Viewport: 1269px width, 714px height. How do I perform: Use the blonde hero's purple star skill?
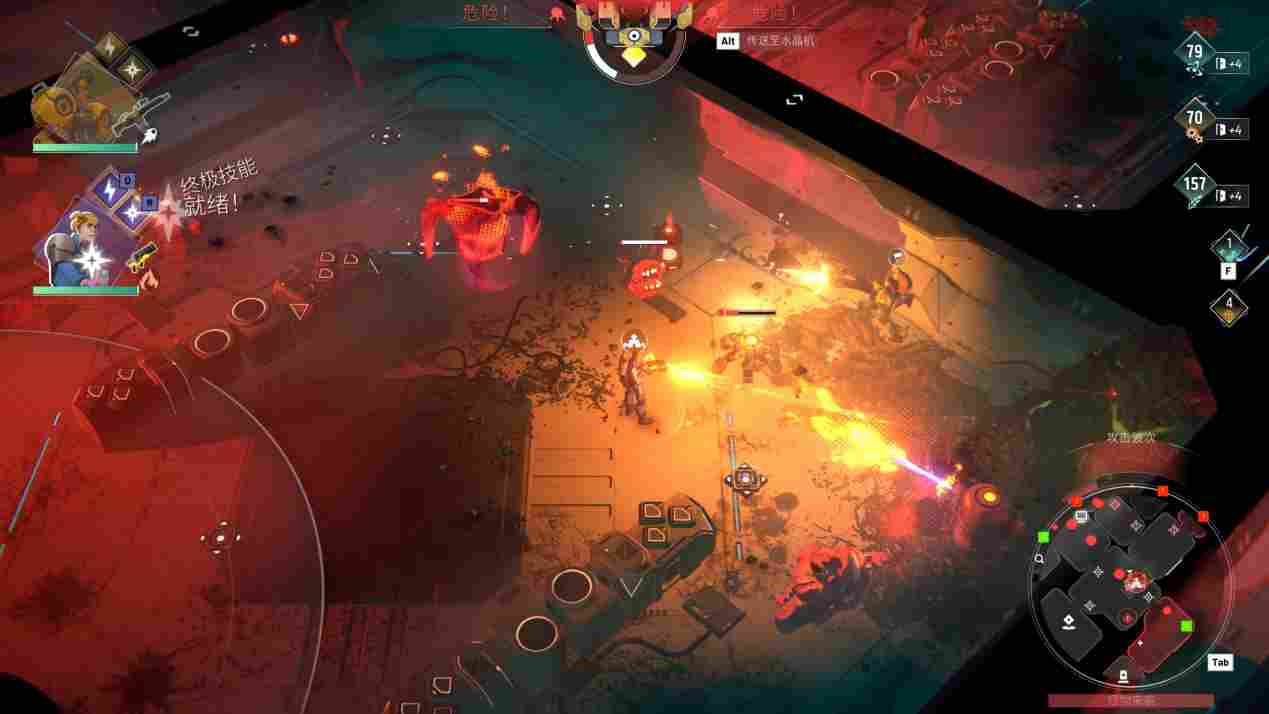click(x=131, y=211)
